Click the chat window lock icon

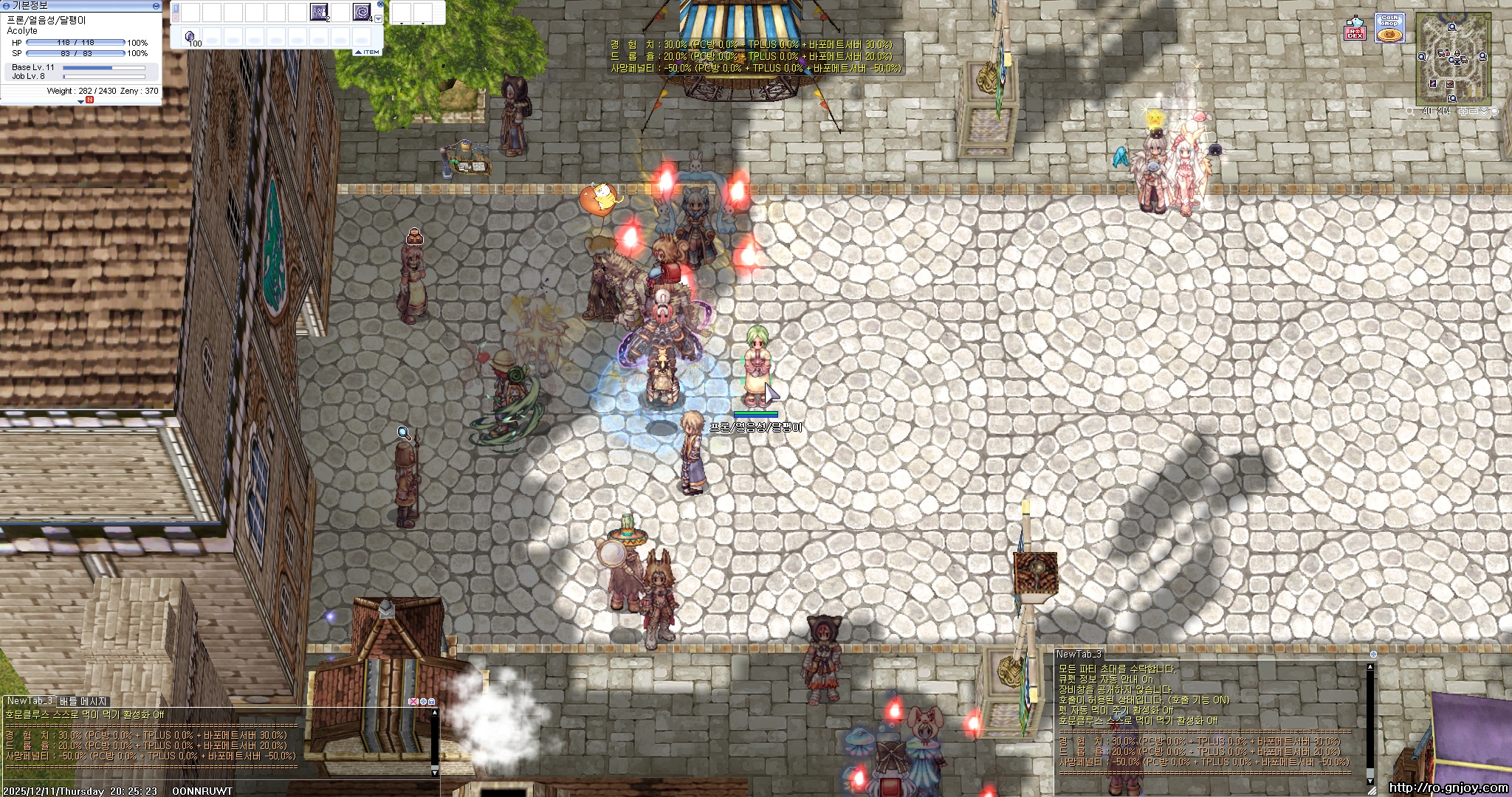tap(432, 701)
